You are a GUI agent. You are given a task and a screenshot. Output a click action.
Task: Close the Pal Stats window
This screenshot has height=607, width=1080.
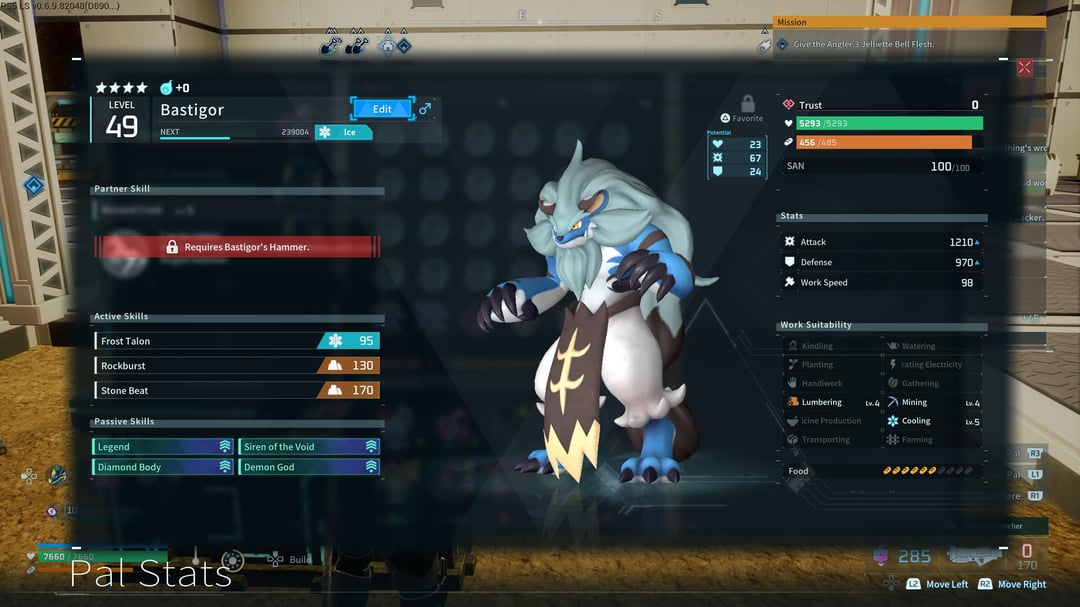coord(1024,68)
